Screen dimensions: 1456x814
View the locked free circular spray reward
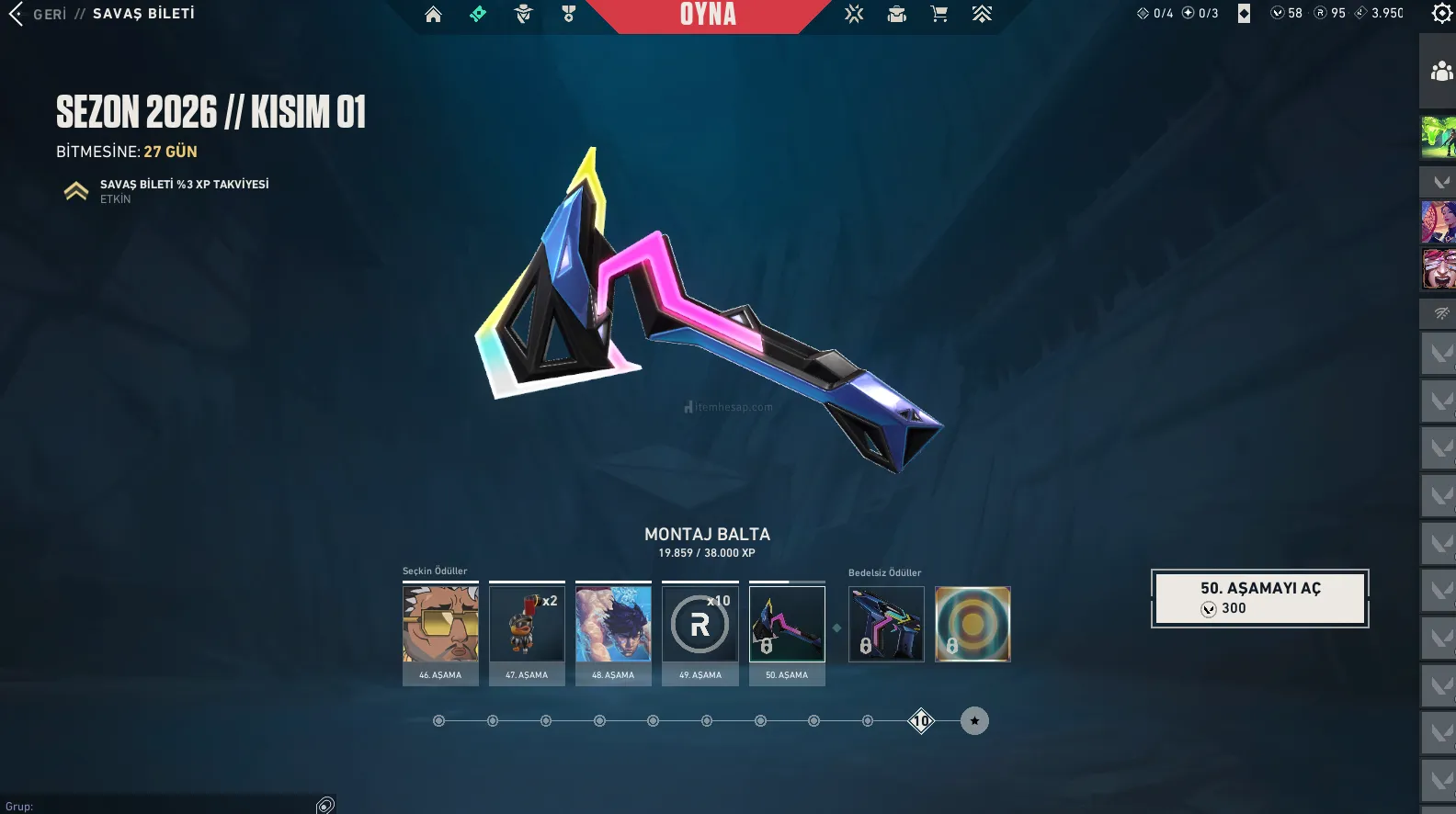click(973, 625)
